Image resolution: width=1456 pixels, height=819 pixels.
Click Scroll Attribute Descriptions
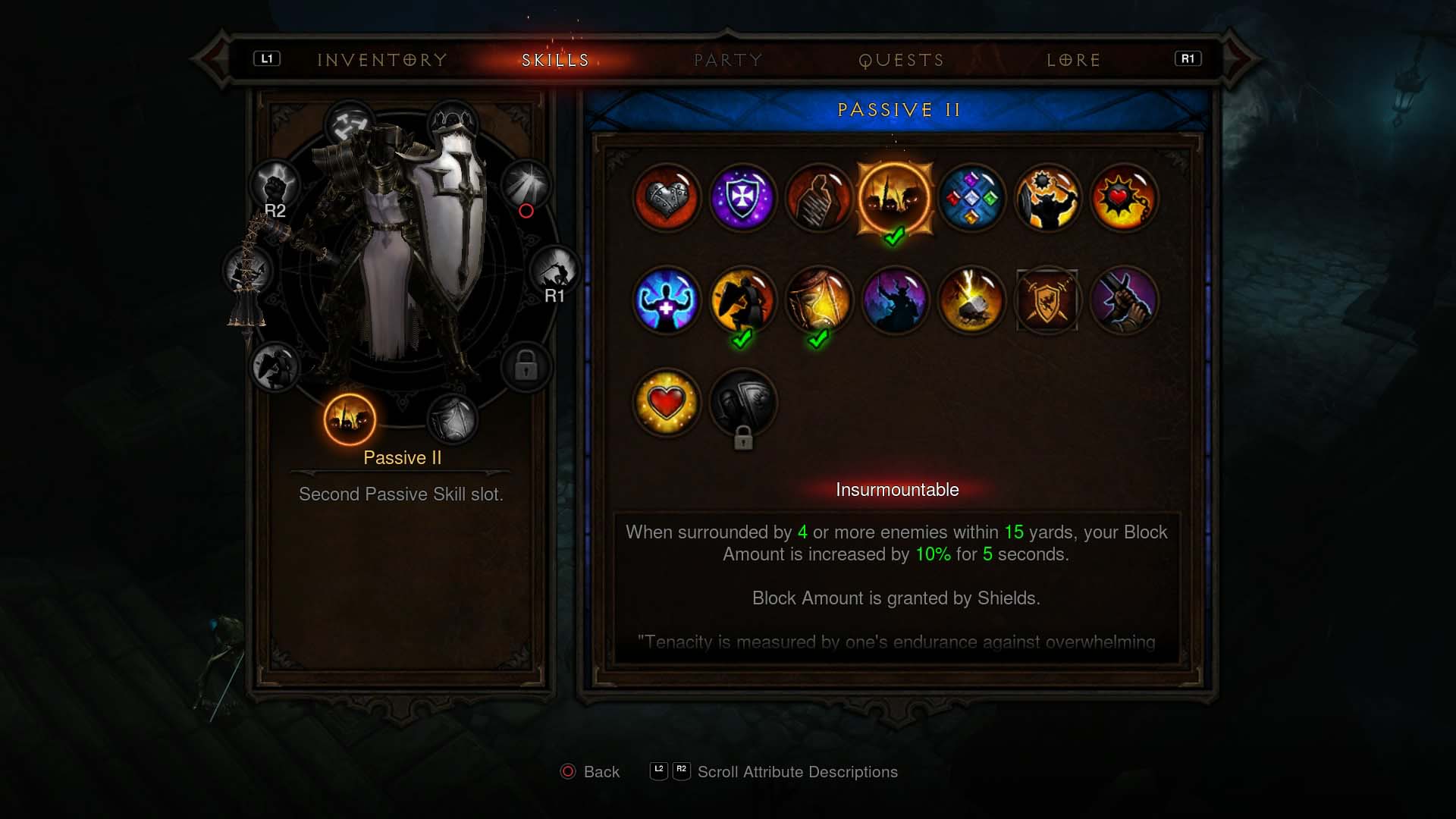[x=796, y=771]
